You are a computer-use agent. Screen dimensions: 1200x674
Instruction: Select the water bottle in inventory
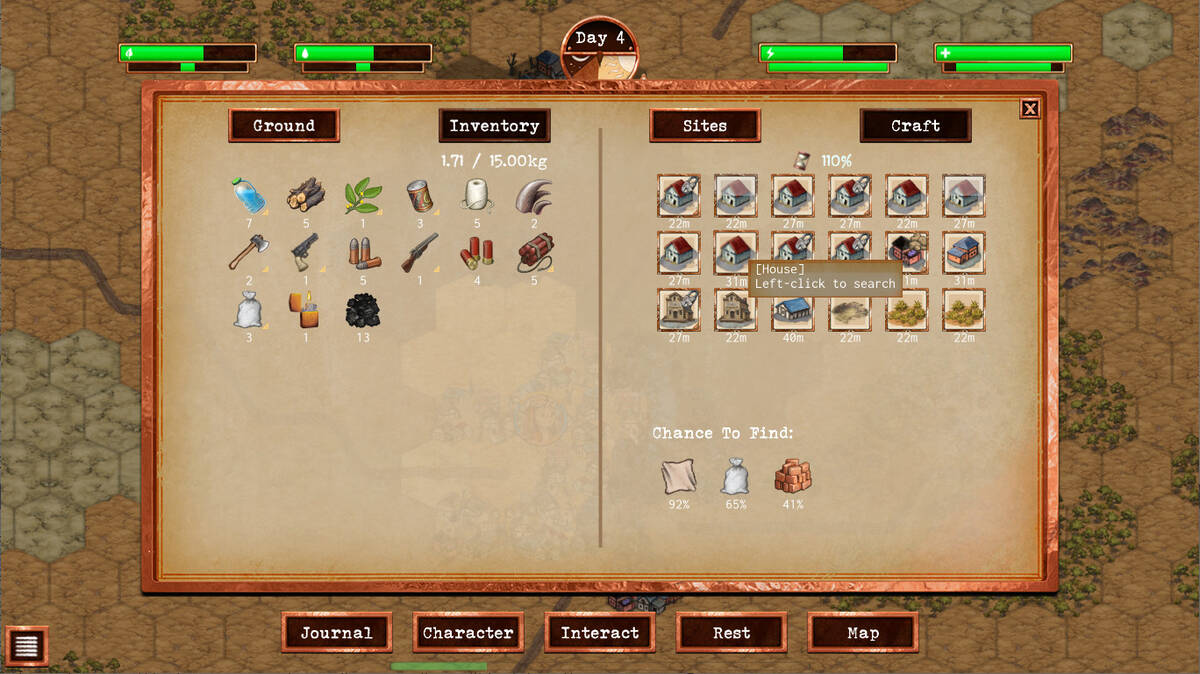click(x=249, y=196)
